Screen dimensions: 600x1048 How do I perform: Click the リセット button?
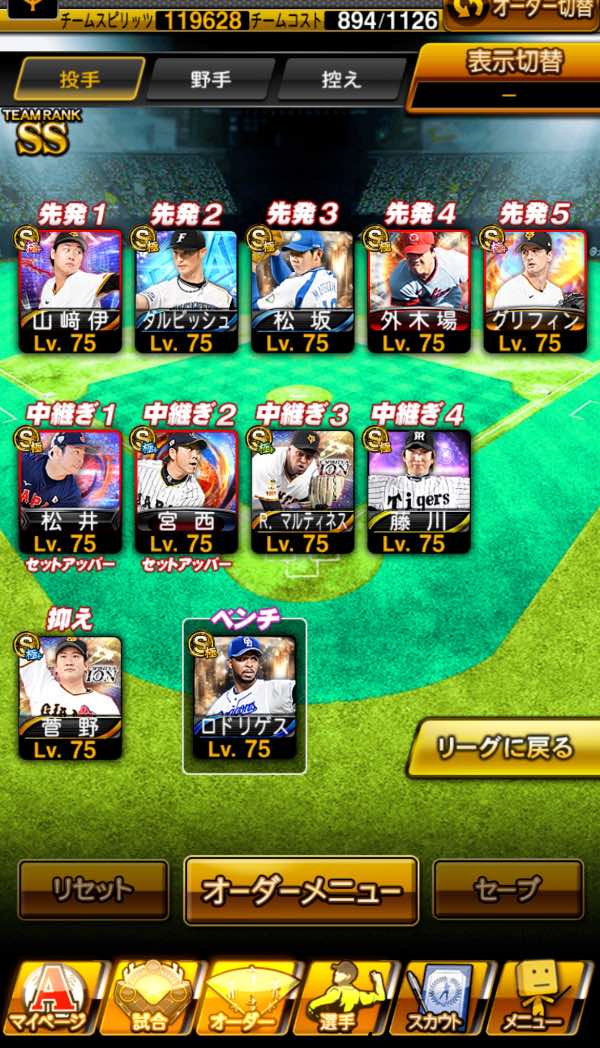(x=93, y=889)
